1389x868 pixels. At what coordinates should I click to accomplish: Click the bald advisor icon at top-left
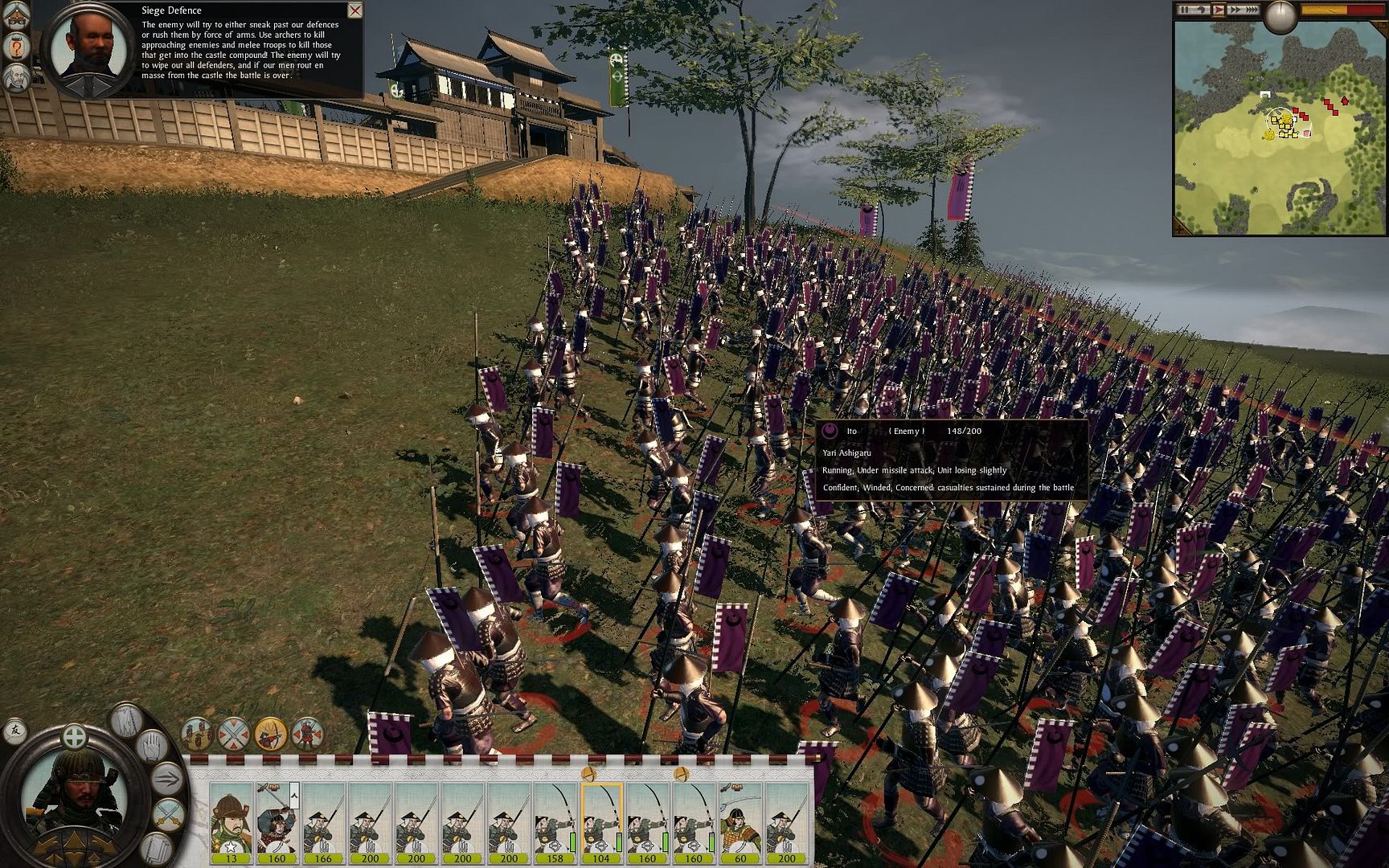coord(17,78)
